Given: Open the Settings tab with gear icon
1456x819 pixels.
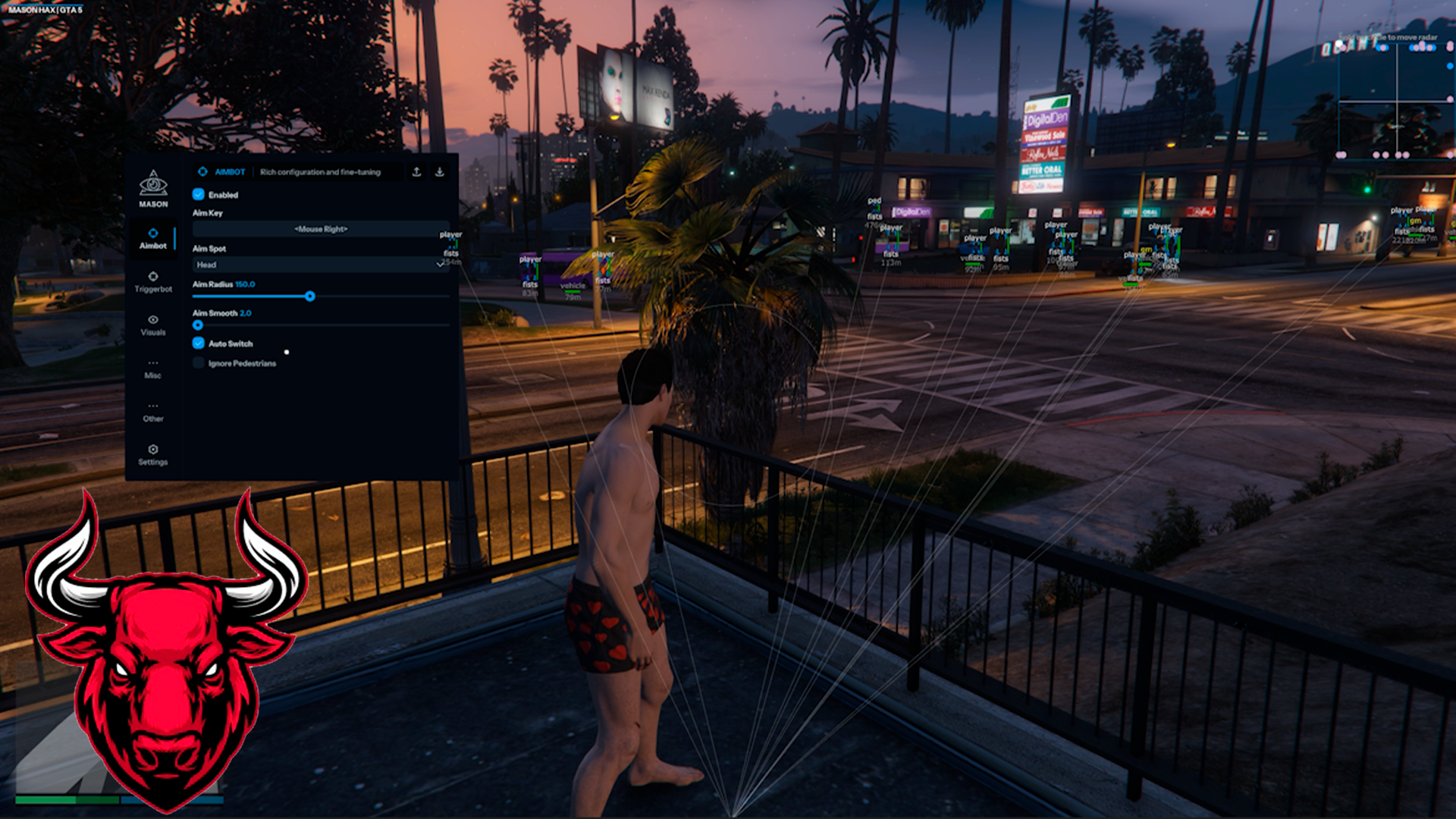Looking at the screenshot, I should [x=153, y=454].
